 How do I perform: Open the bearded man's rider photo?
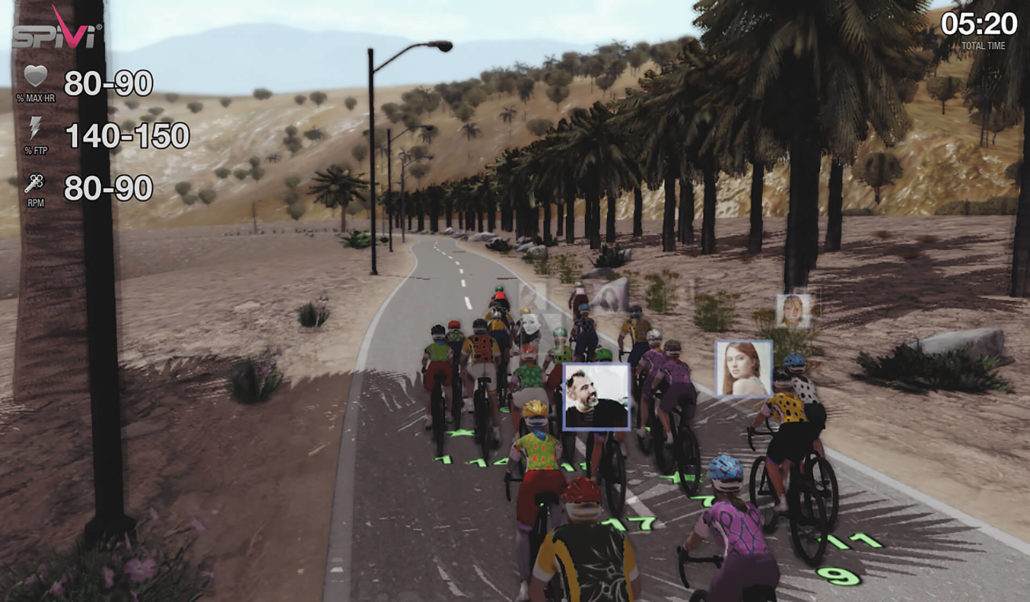click(x=596, y=396)
